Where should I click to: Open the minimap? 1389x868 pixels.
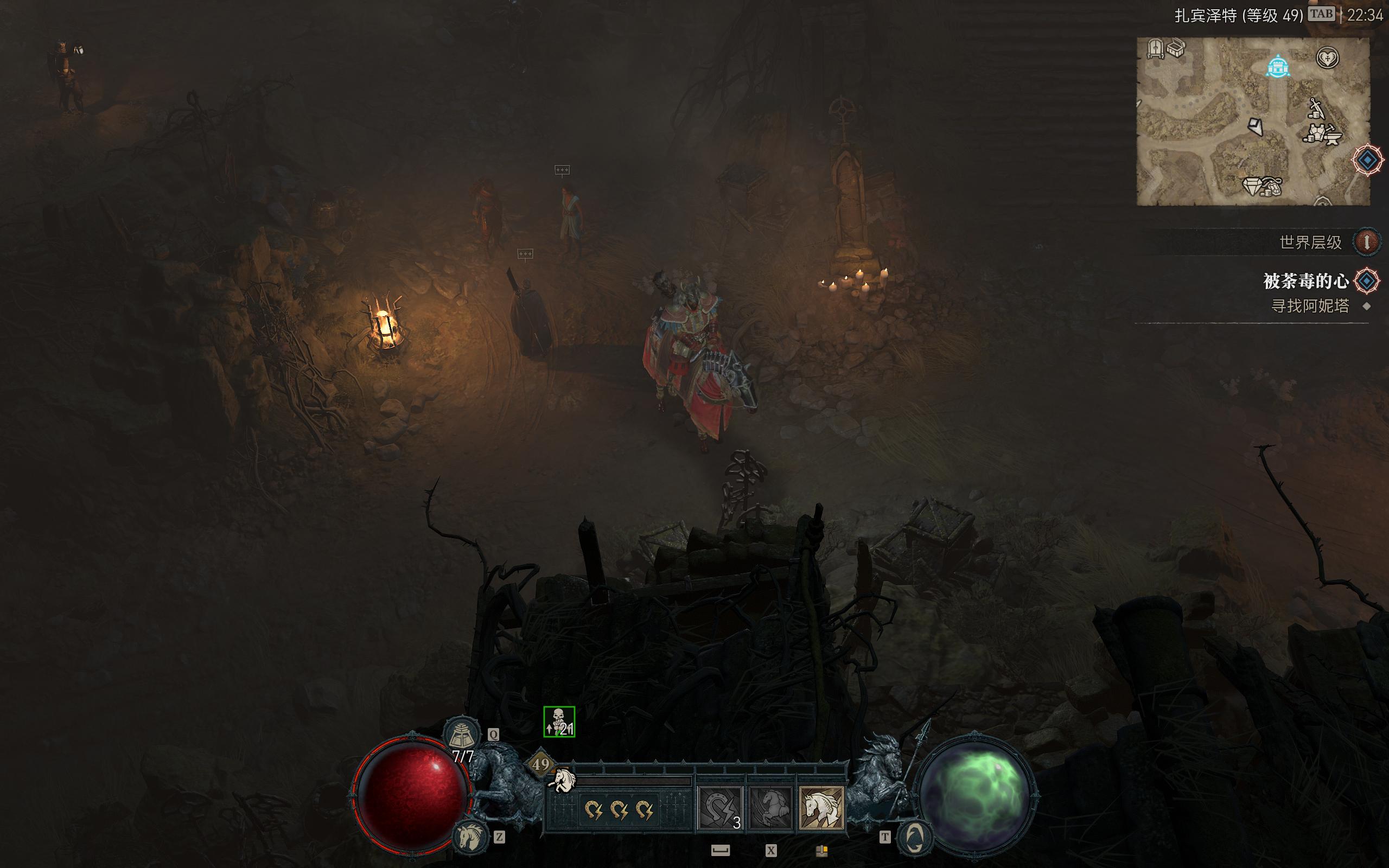tap(1252, 121)
